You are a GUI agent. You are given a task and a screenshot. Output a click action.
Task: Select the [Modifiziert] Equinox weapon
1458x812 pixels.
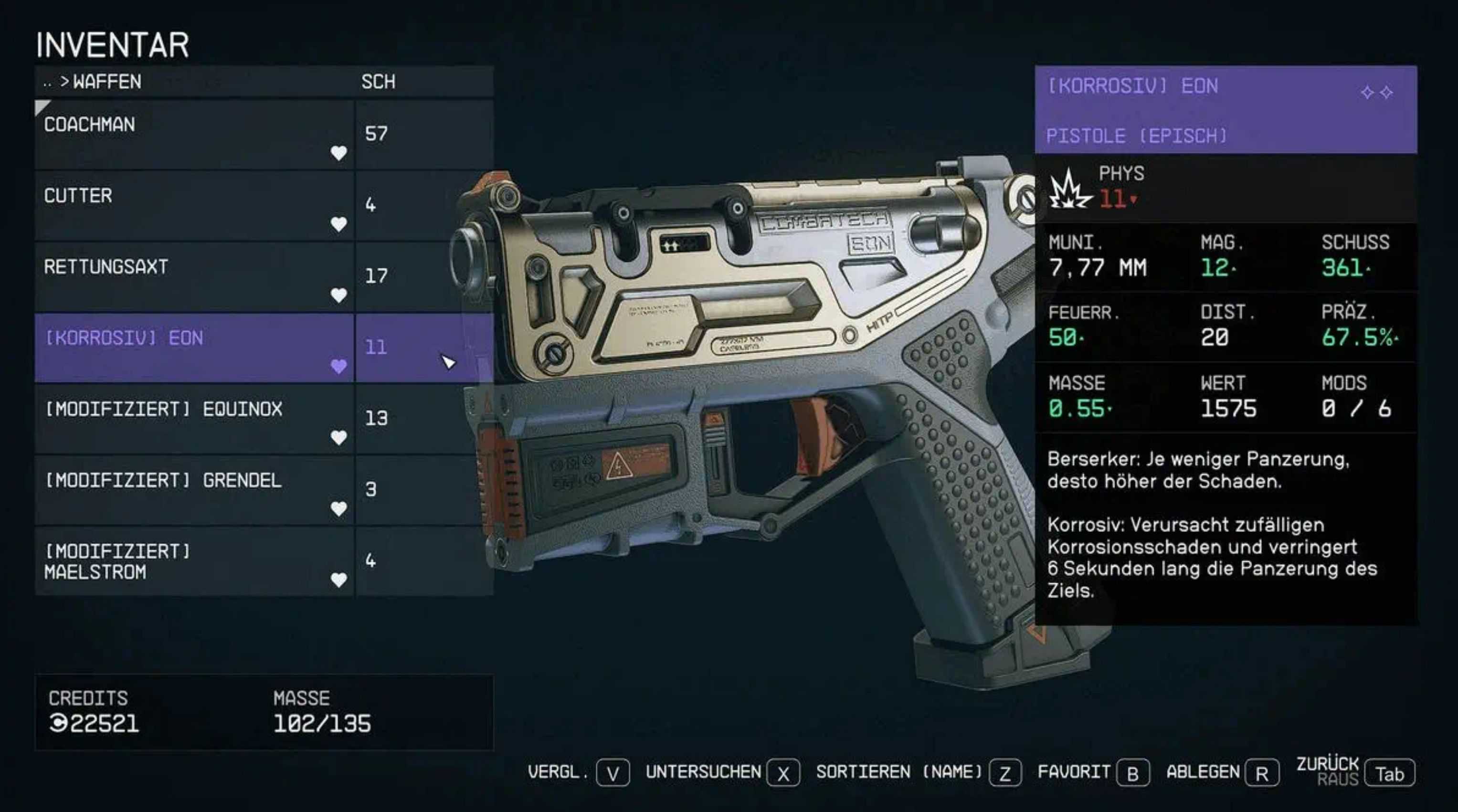coord(192,418)
